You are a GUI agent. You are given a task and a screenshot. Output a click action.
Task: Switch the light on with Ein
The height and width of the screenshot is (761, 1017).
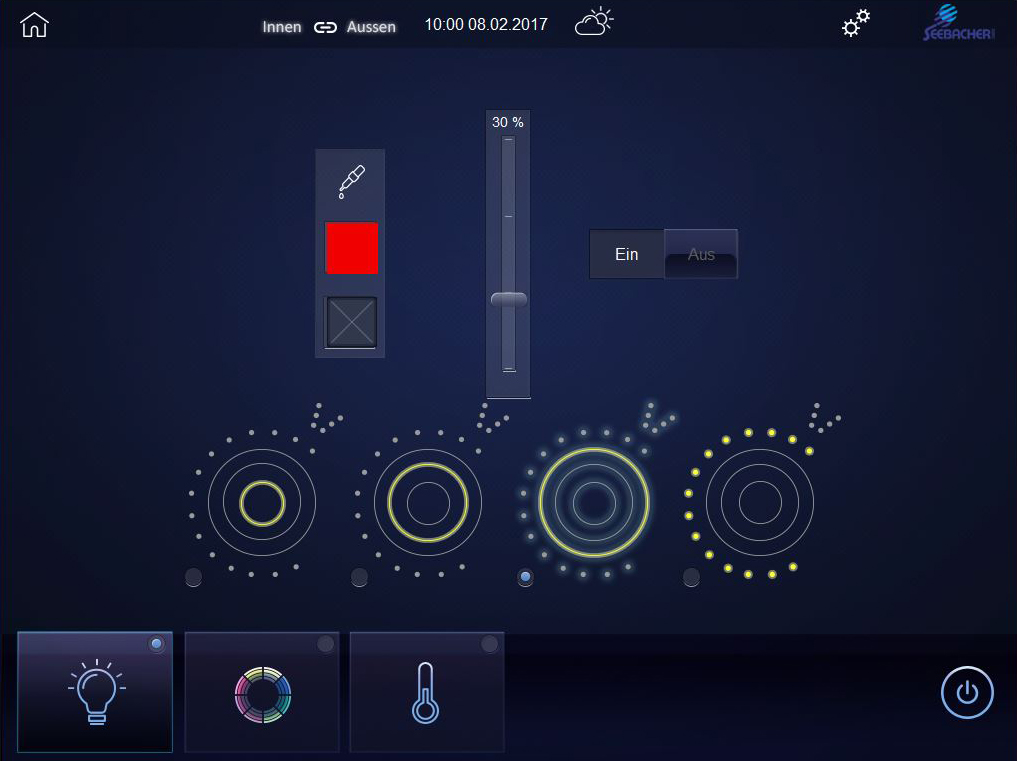point(627,254)
